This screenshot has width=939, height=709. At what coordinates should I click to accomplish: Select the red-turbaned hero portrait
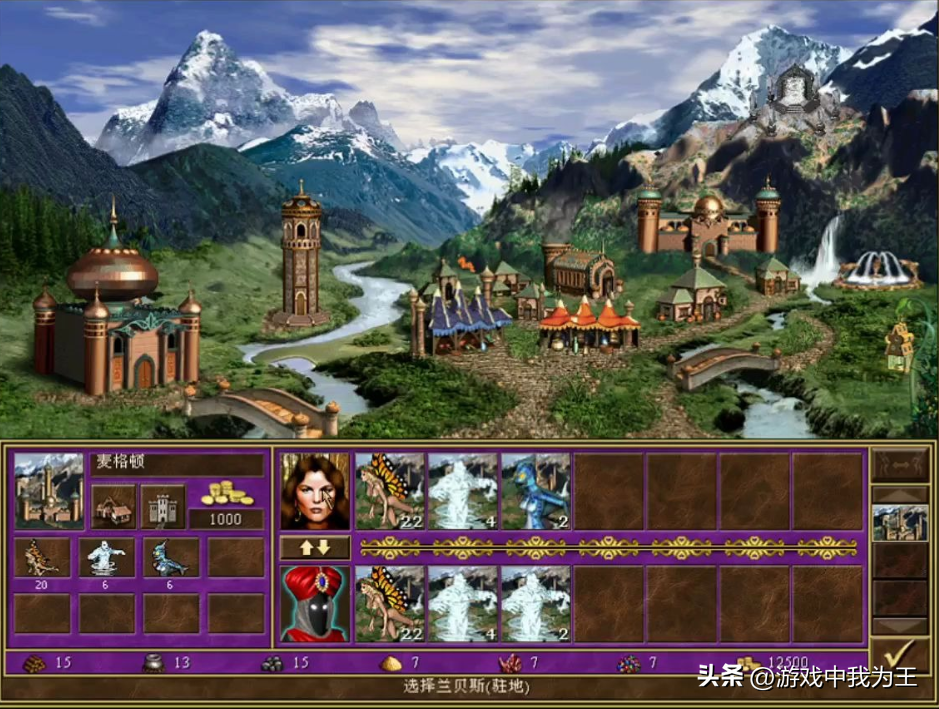(315, 603)
